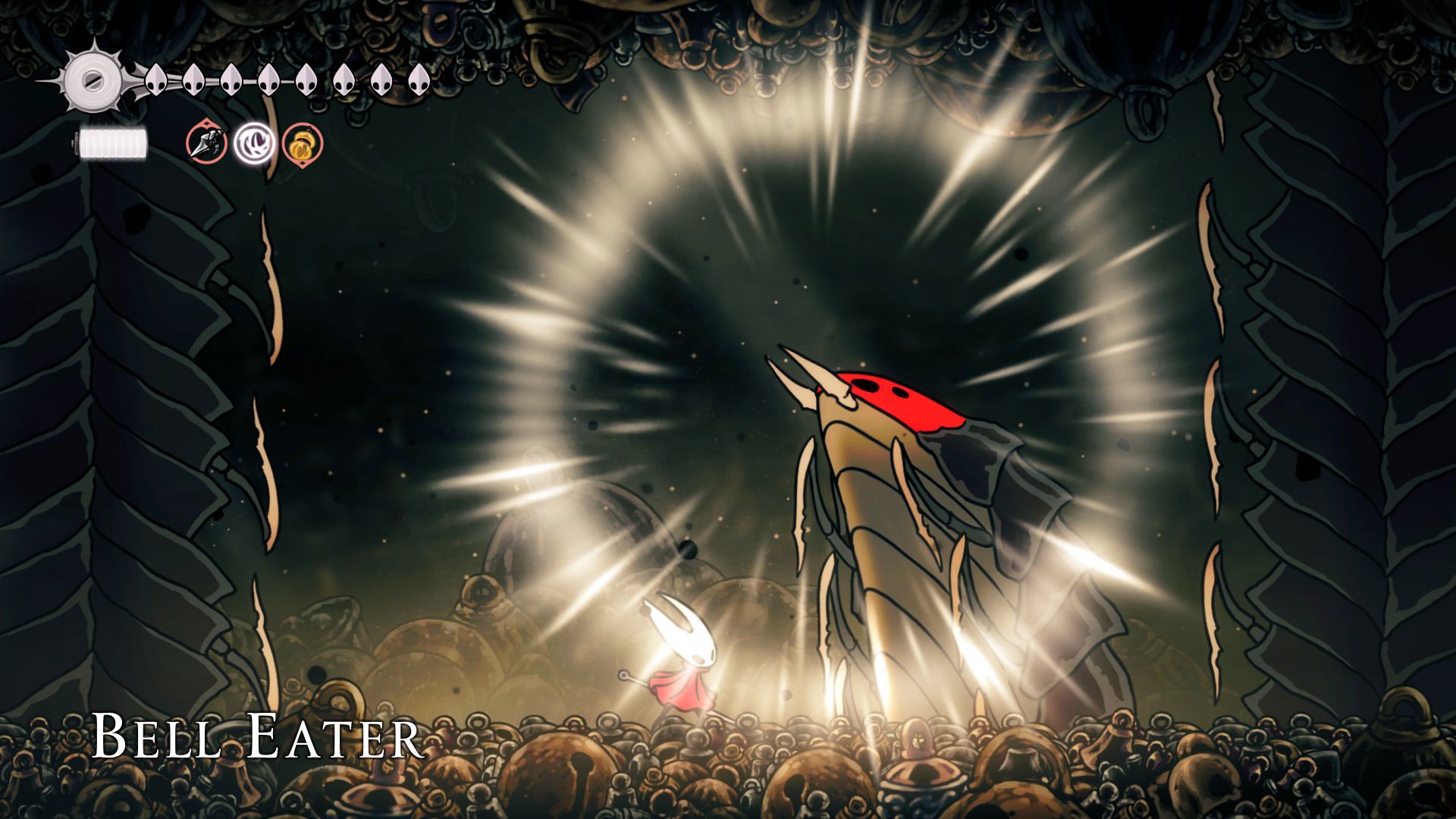Activate the glowing white silk skill icon
Image resolution: width=1456 pixels, height=819 pixels.
tap(255, 143)
